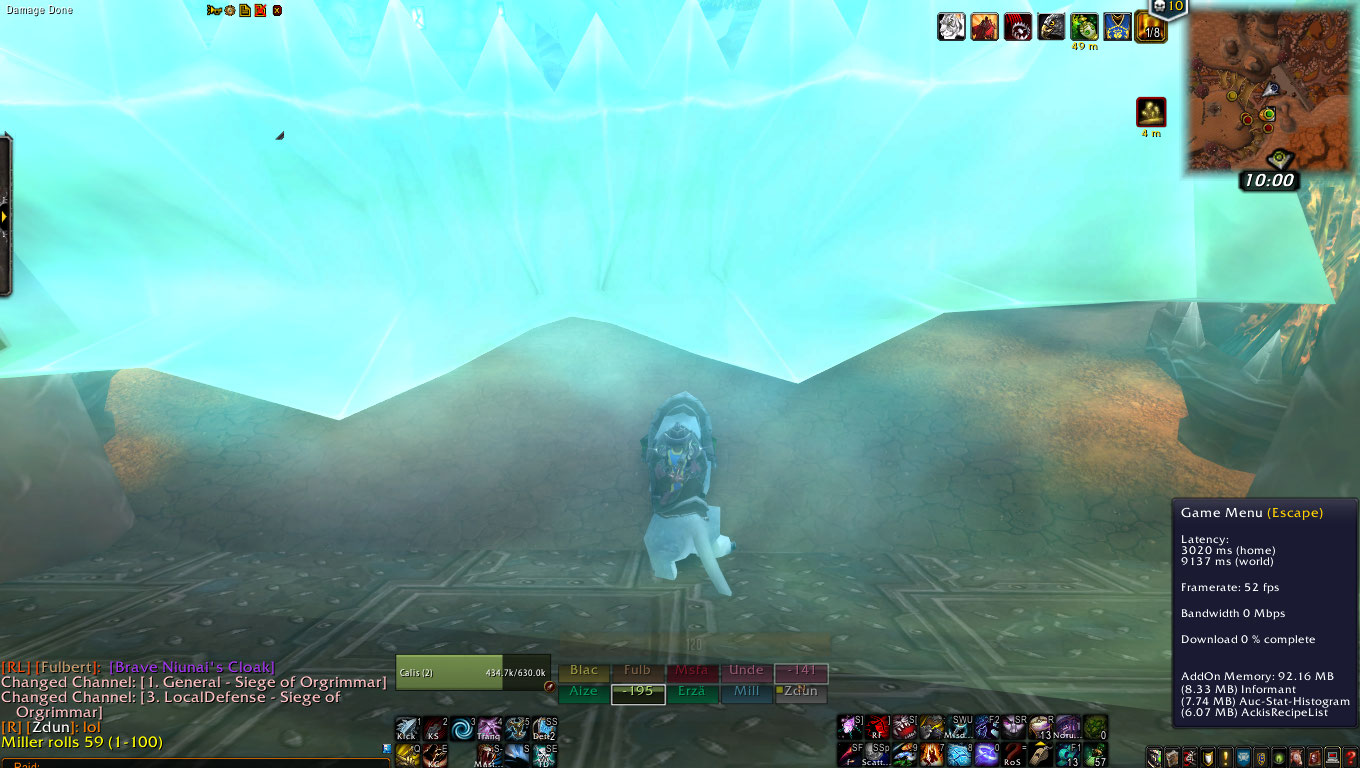Choose the Blac raid frame
1360x768 pixels.
point(583,671)
